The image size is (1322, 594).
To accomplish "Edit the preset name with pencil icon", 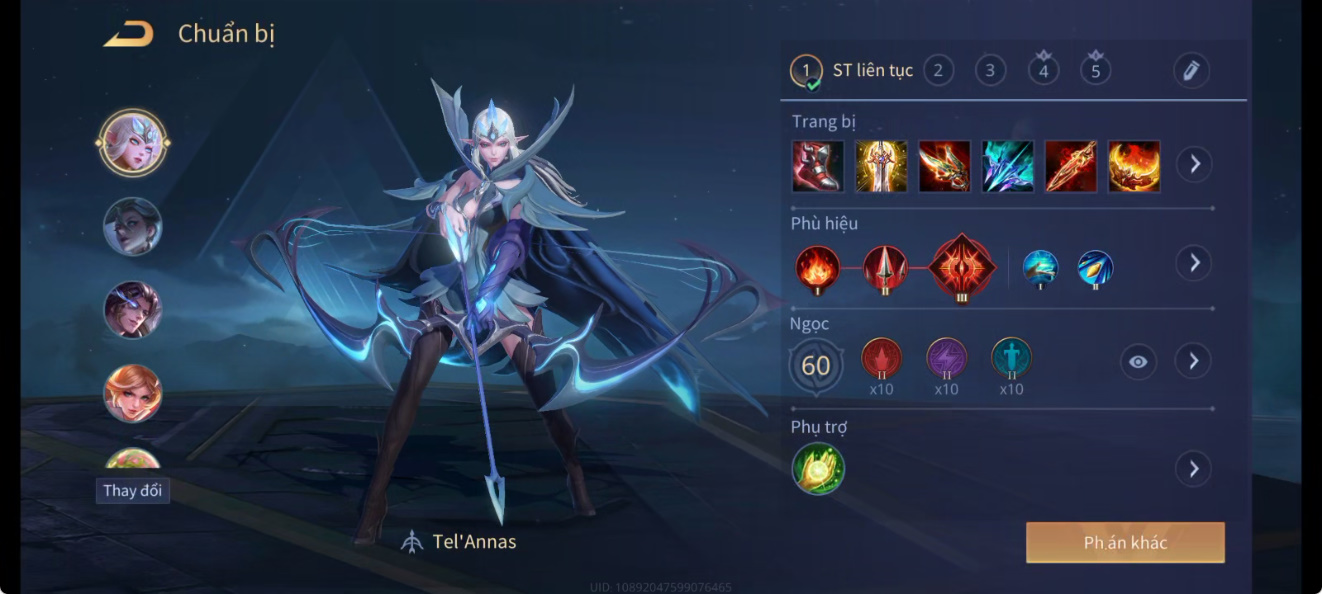I will click(1191, 70).
